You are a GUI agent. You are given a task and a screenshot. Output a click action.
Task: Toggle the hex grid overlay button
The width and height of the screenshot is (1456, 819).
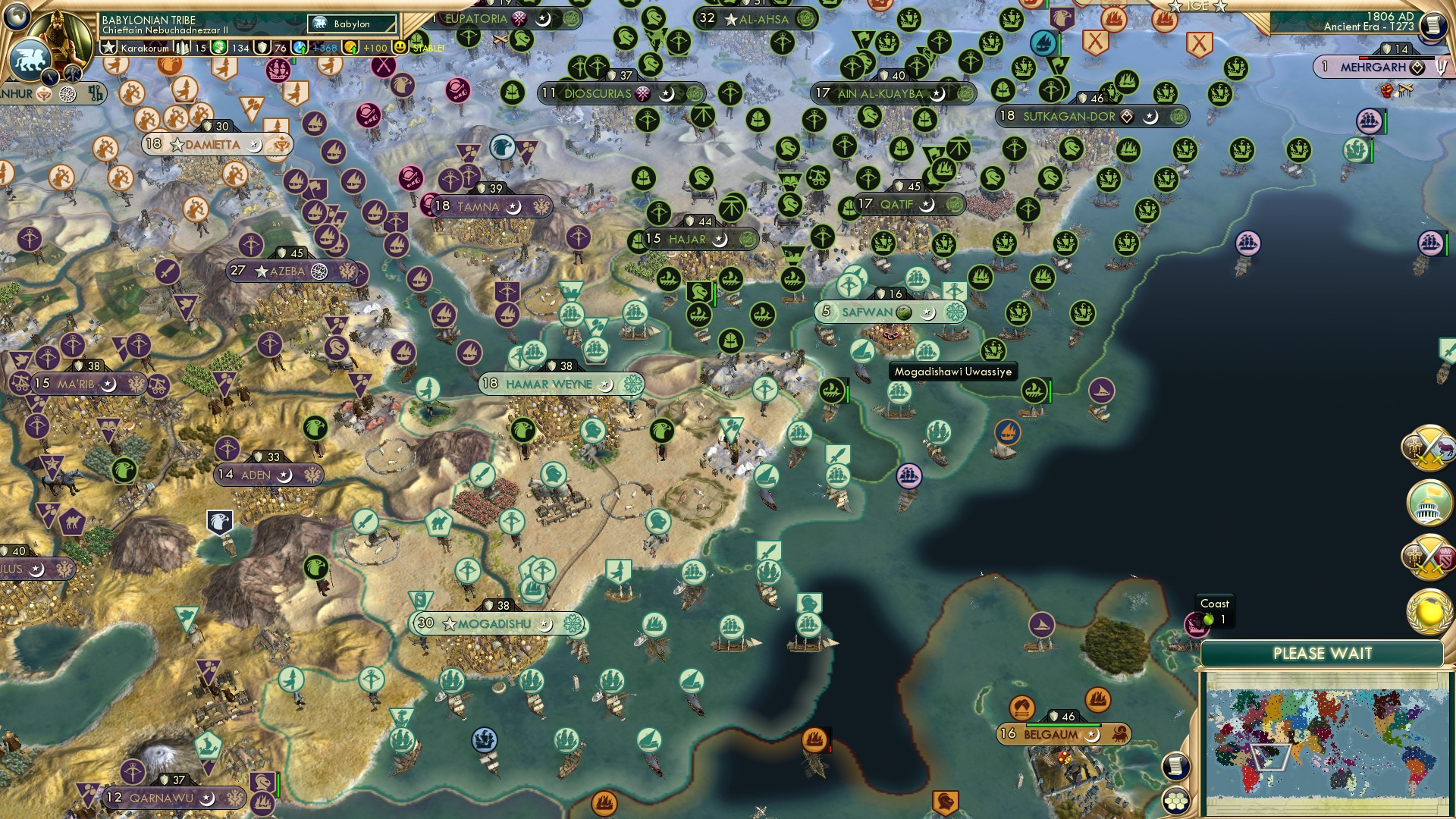1178,802
